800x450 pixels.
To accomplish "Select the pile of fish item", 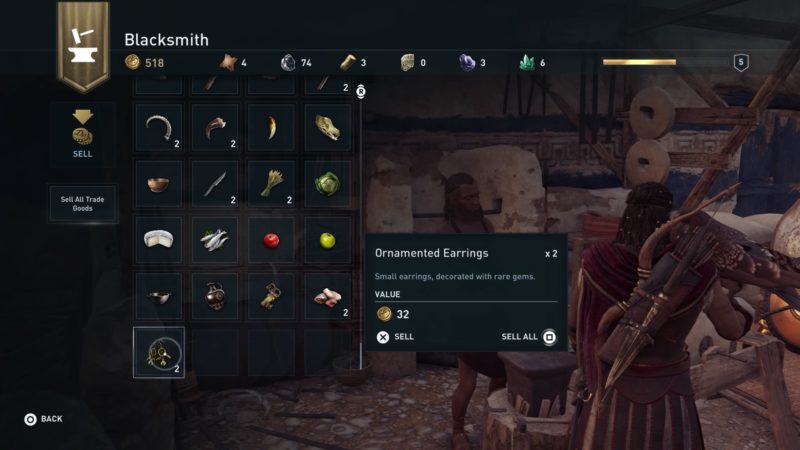I will click(x=214, y=240).
